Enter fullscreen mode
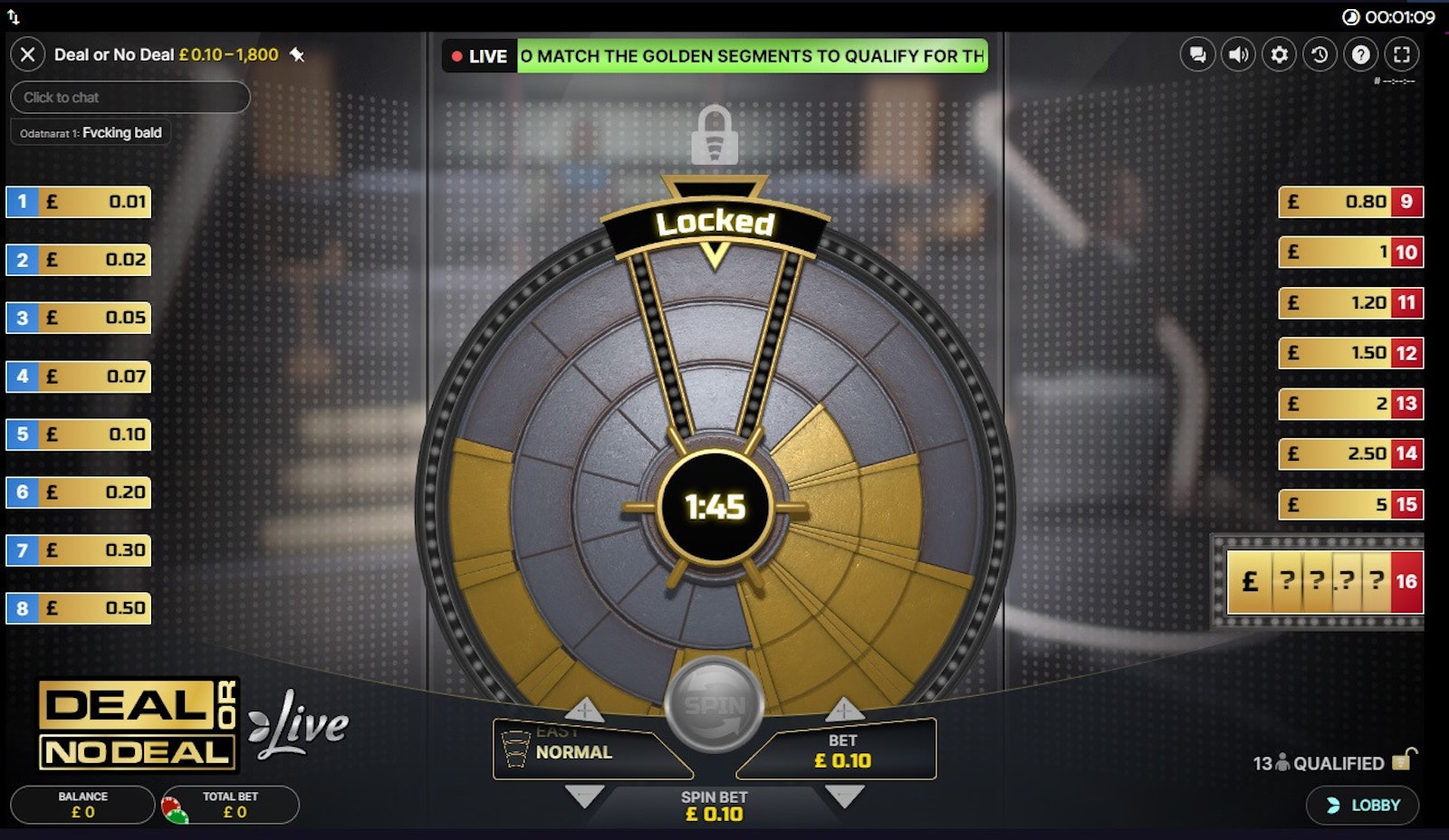This screenshot has height=840, width=1449. point(1401,54)
